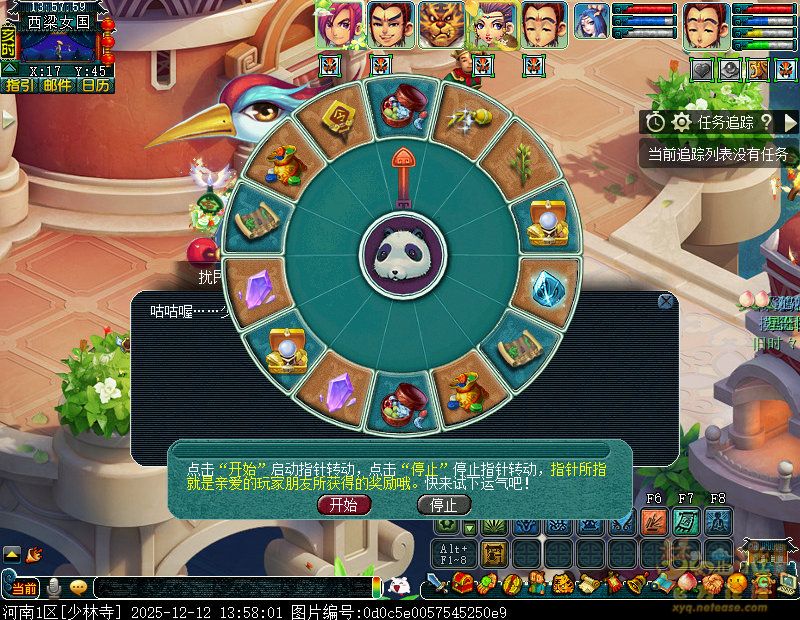
Task: Open the speech bubble emoticon button
Action: (x=77, y=587)
